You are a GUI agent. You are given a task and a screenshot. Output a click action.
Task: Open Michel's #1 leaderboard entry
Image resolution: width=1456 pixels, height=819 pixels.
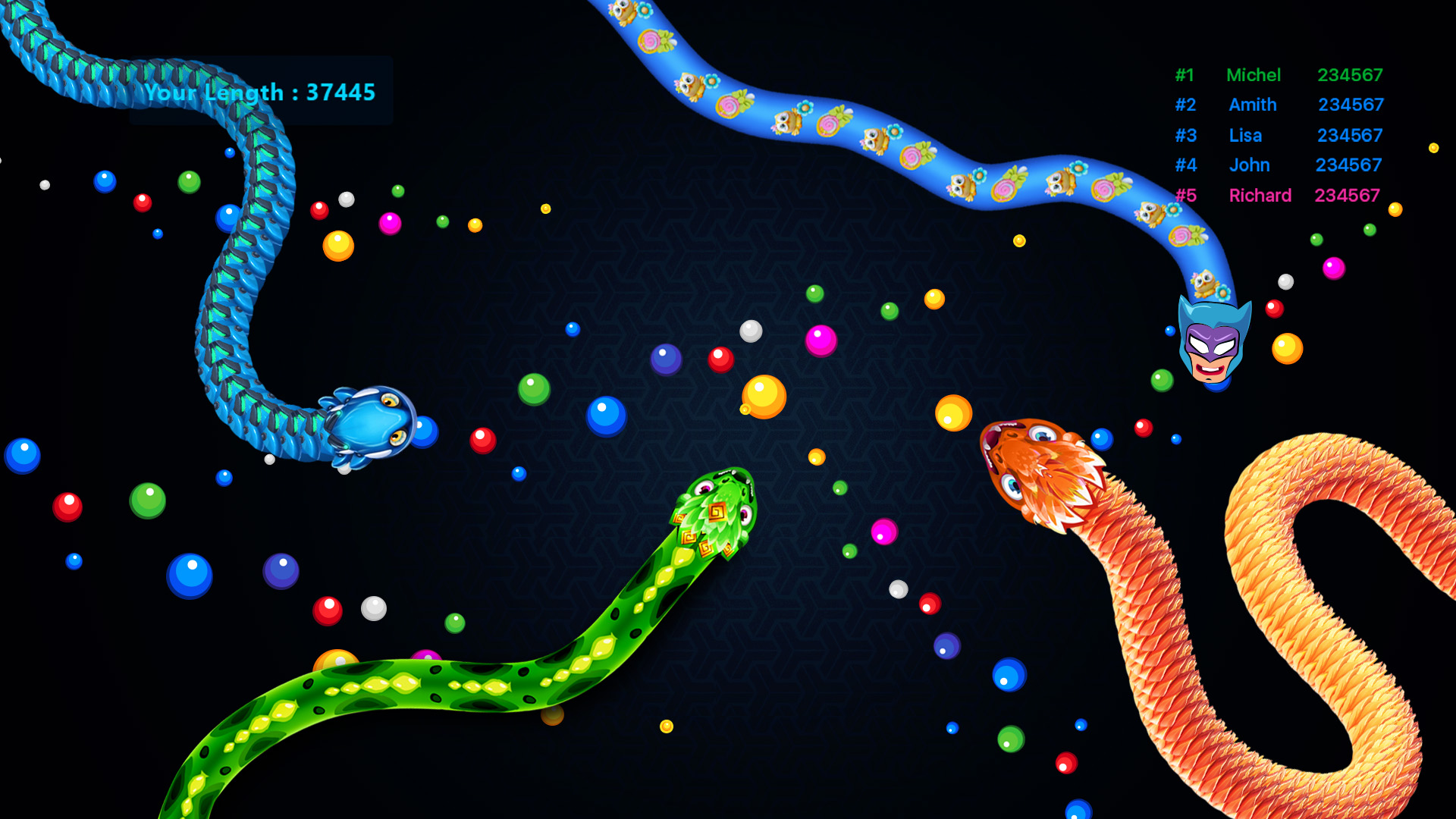click(x=1254, y=75)
